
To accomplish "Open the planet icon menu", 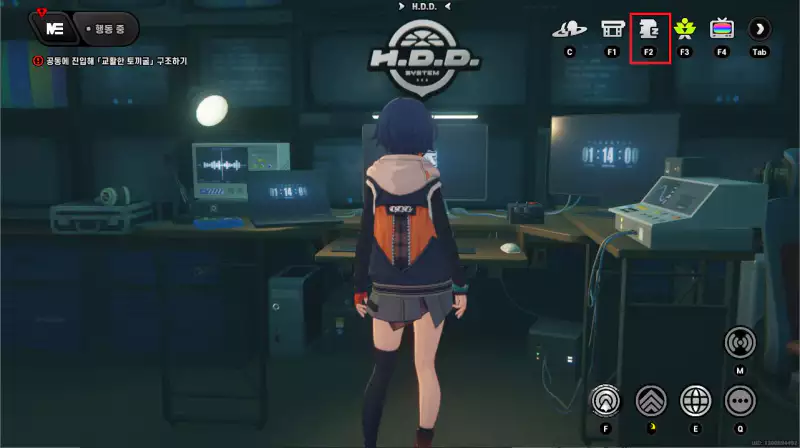I will click(x=570, y=28).
